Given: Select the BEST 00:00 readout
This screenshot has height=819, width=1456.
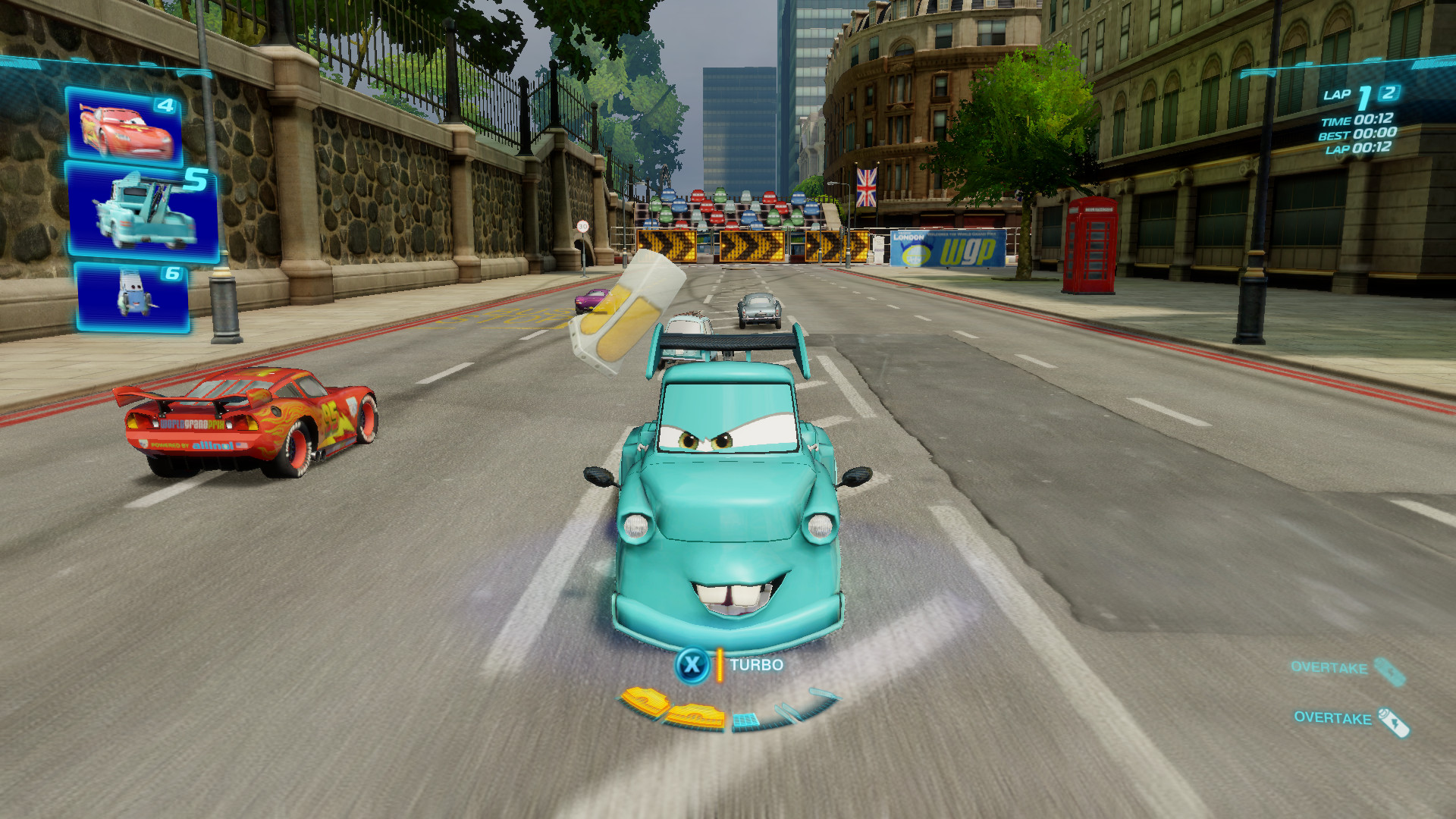Looking at the screenshot, I should pyautogui.click(x=1357, y=134).
